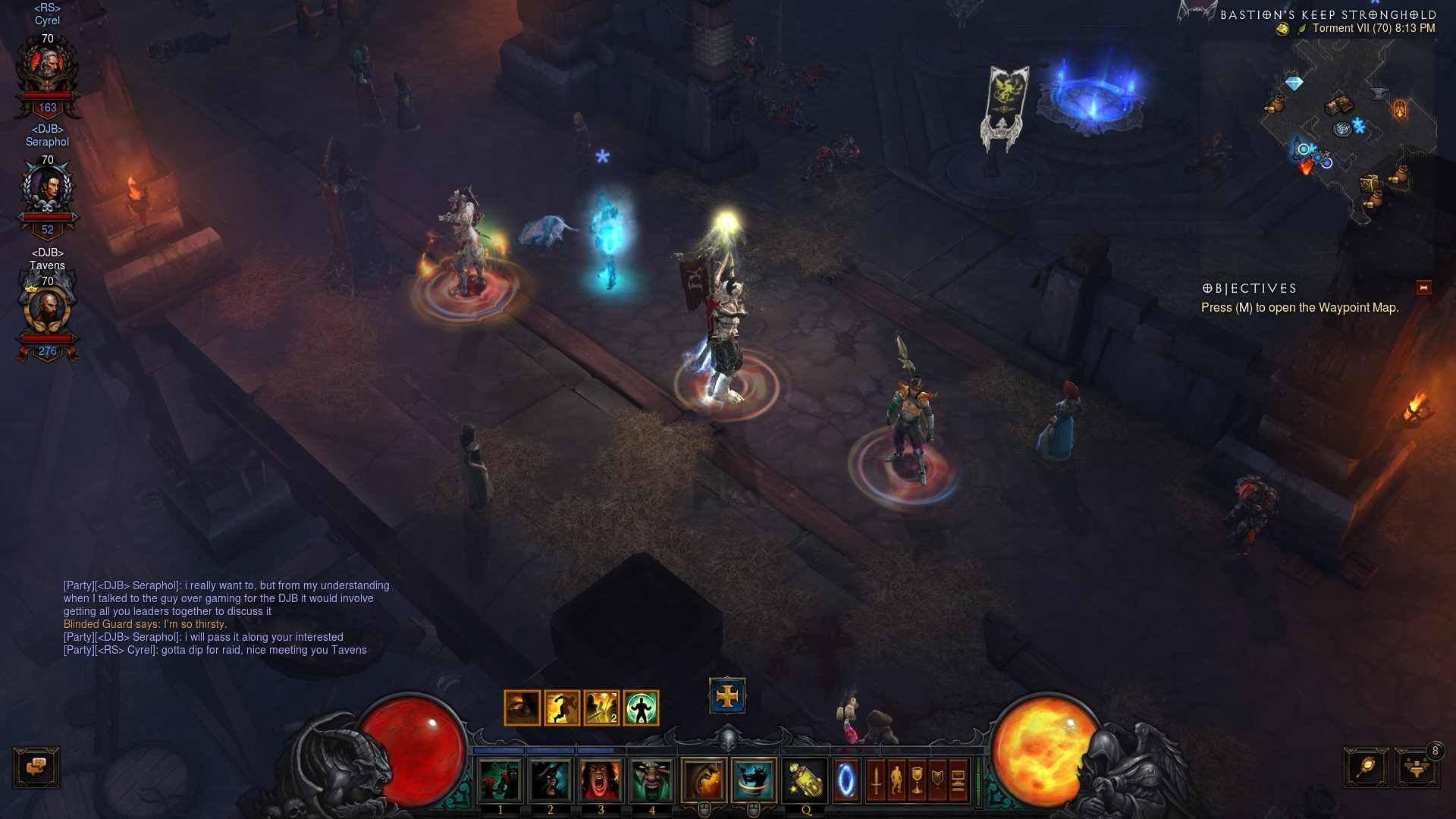Image resolution: width=1456 pixels, height=819 pixels.
Task: Use the horned demon skill in slot 2
Action: click(x=551, y=780)
